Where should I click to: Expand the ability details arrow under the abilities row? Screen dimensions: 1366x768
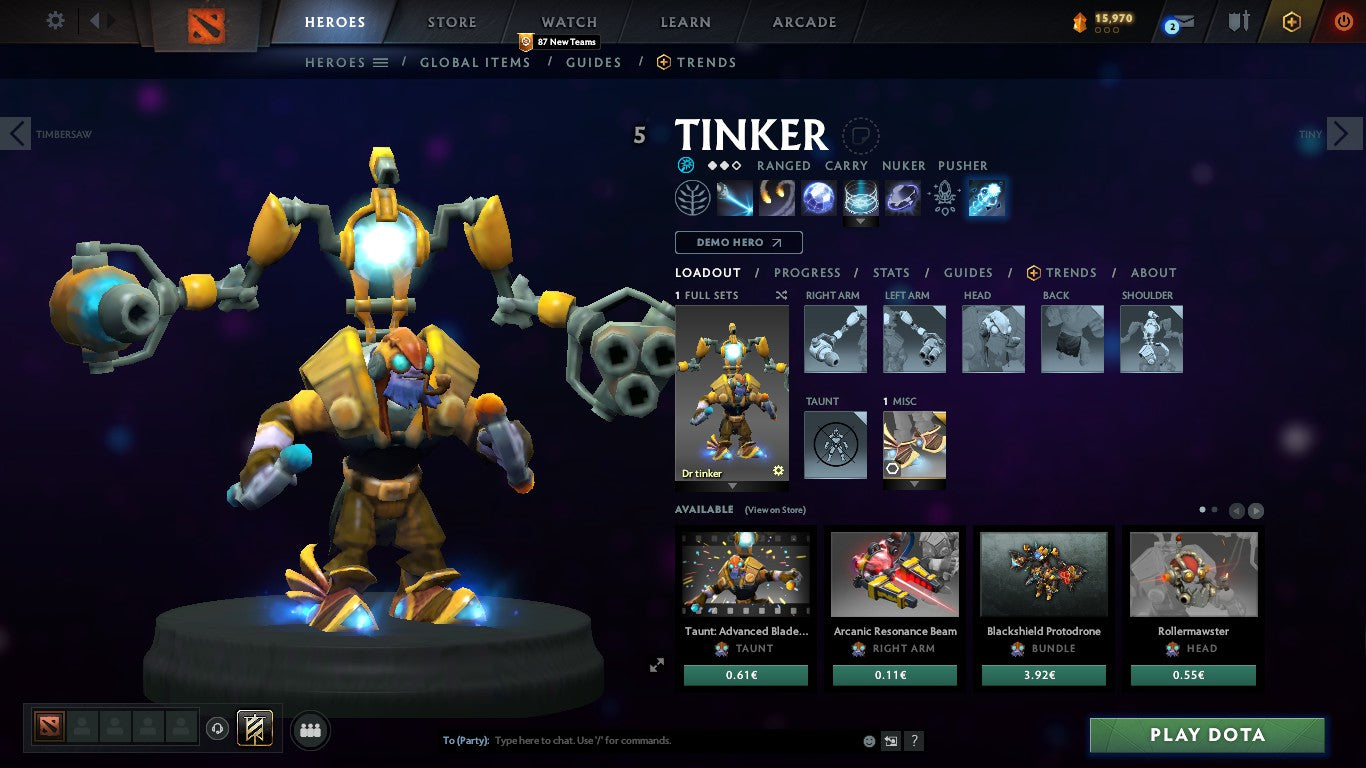point(860,221)
